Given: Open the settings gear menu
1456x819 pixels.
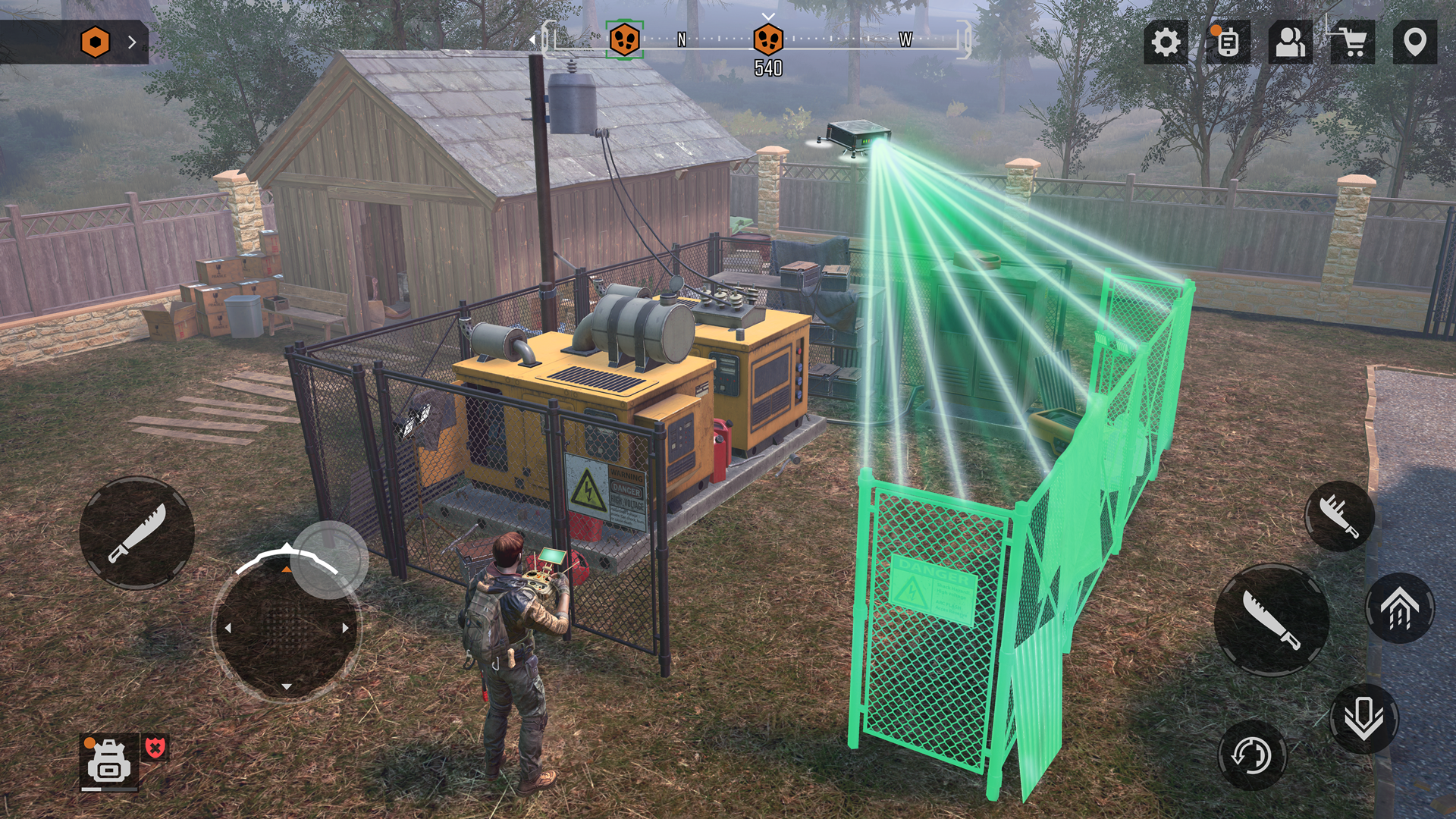Looking at the screenshot, I should tap(1165, 44).
